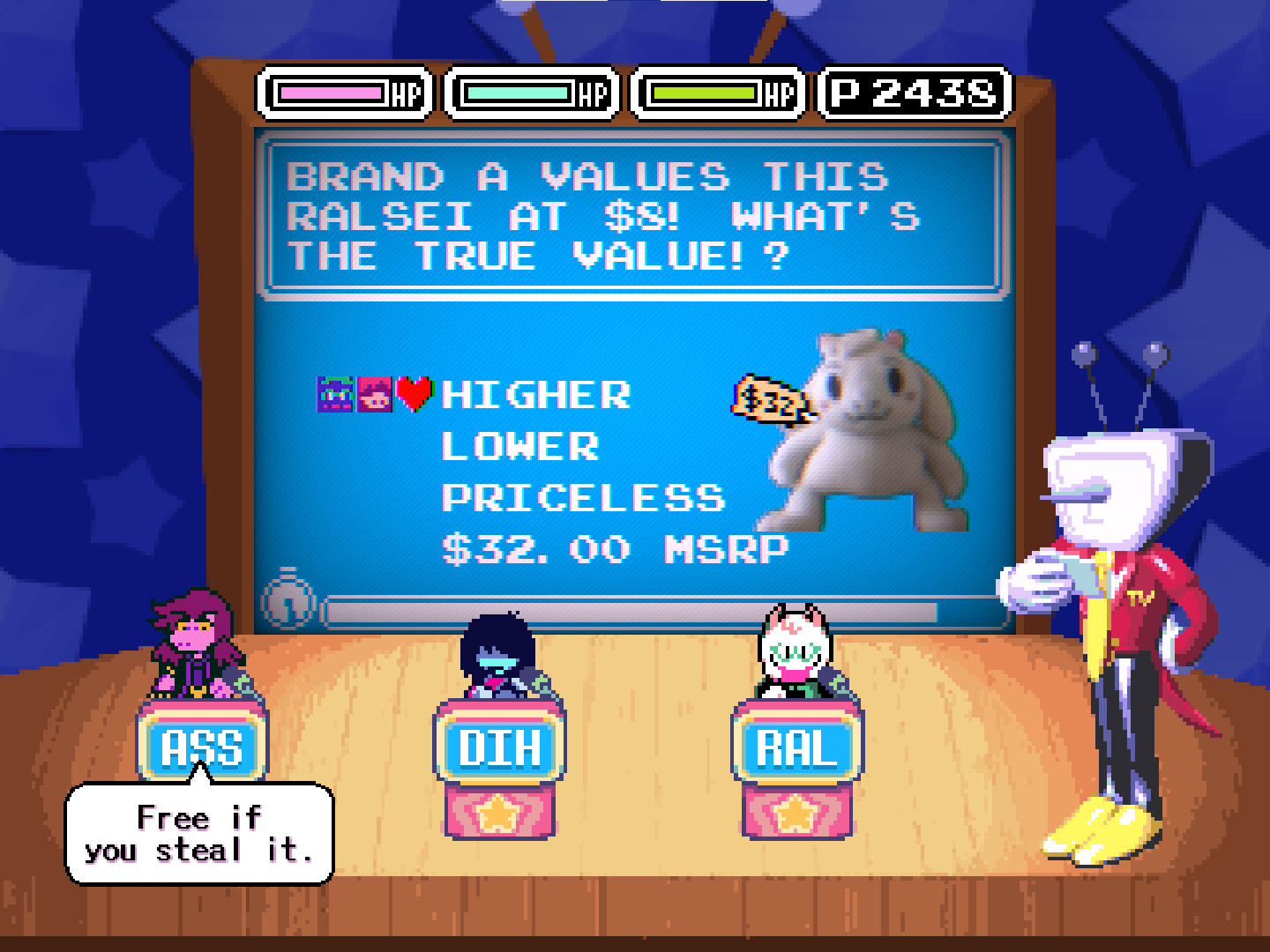
Task: Click the red heart soul icon
Action: pos(415,394)
